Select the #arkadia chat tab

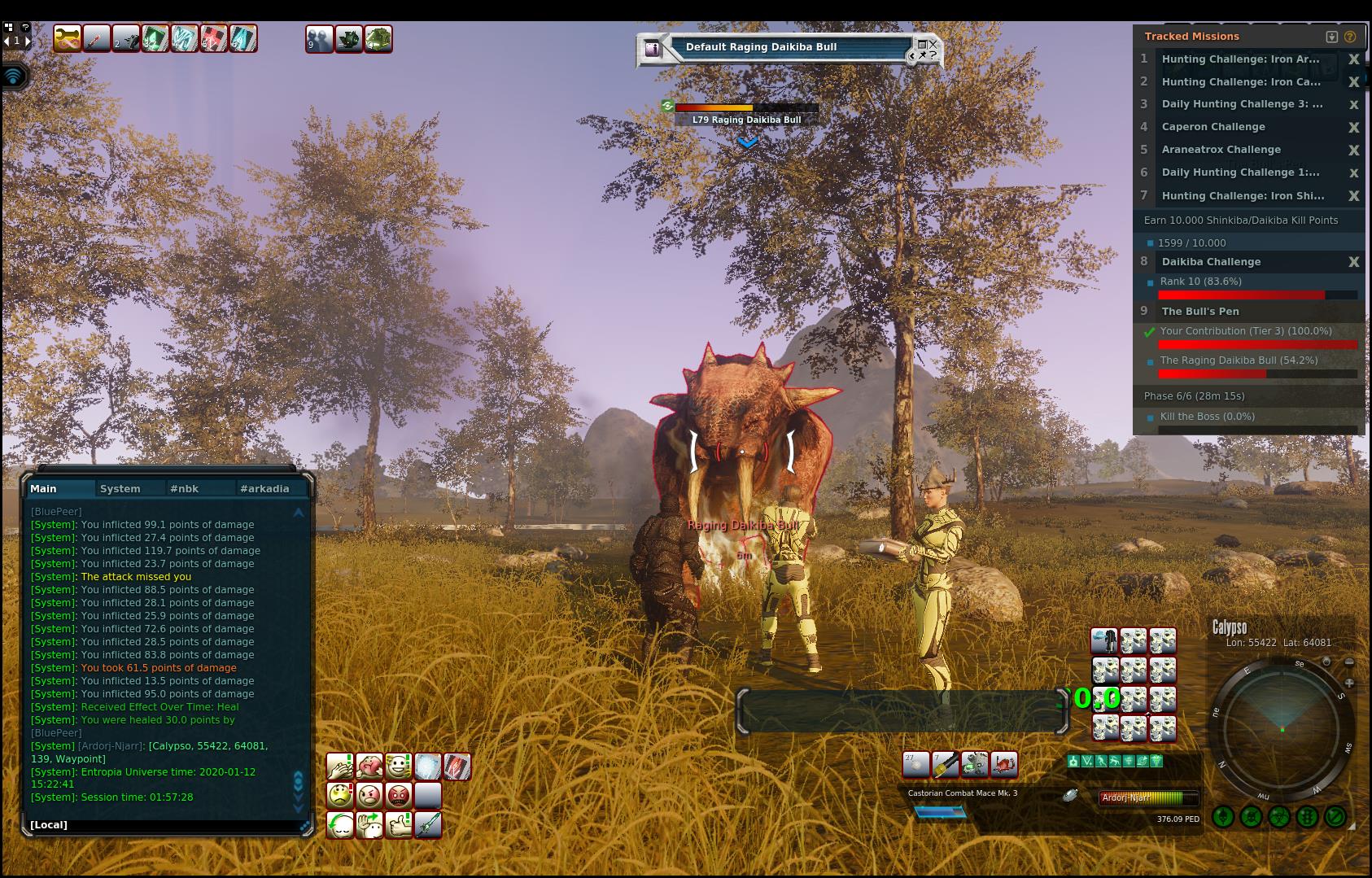click(264, 489)
